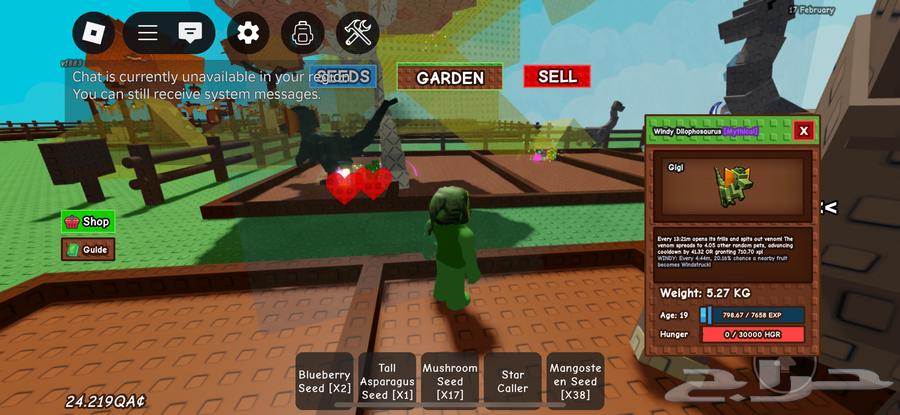Select the Mushroom Seed hotbar slot
Screen dimensions: 900x415
(x=450, y=382)
